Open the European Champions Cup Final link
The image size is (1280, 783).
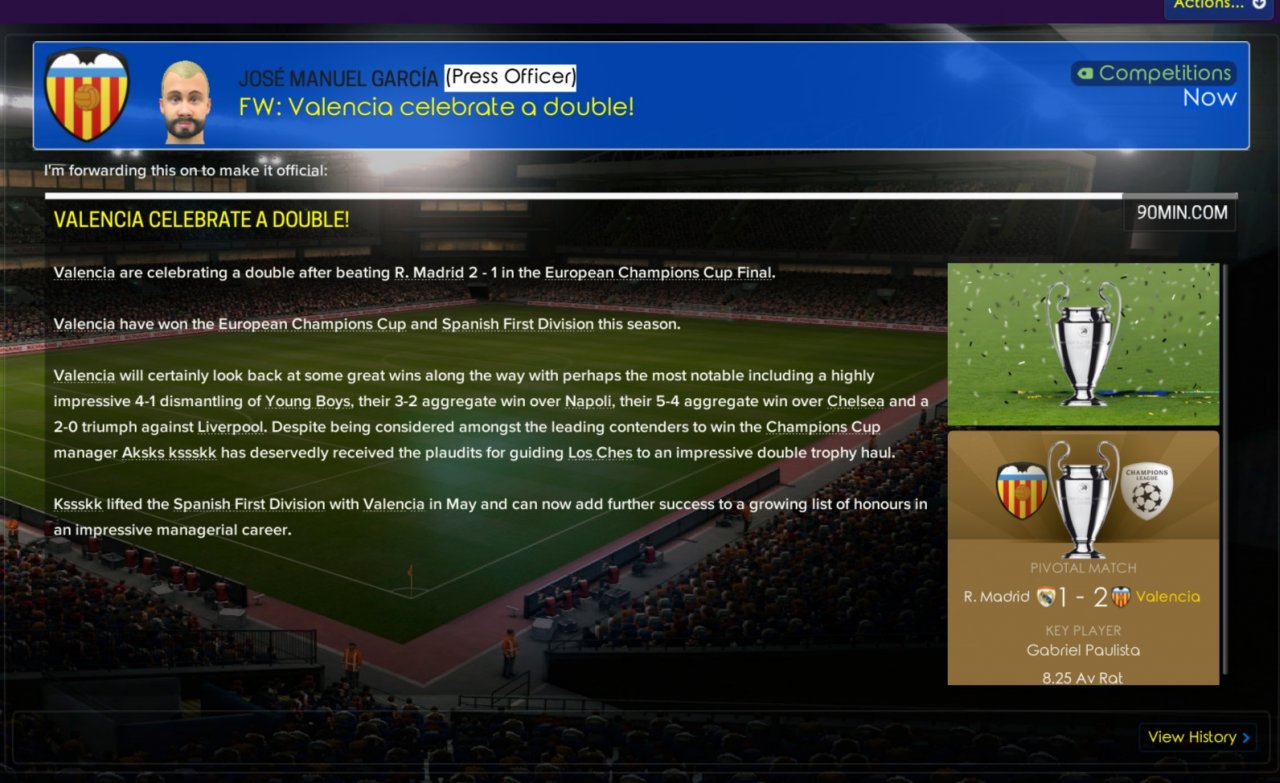659,272
